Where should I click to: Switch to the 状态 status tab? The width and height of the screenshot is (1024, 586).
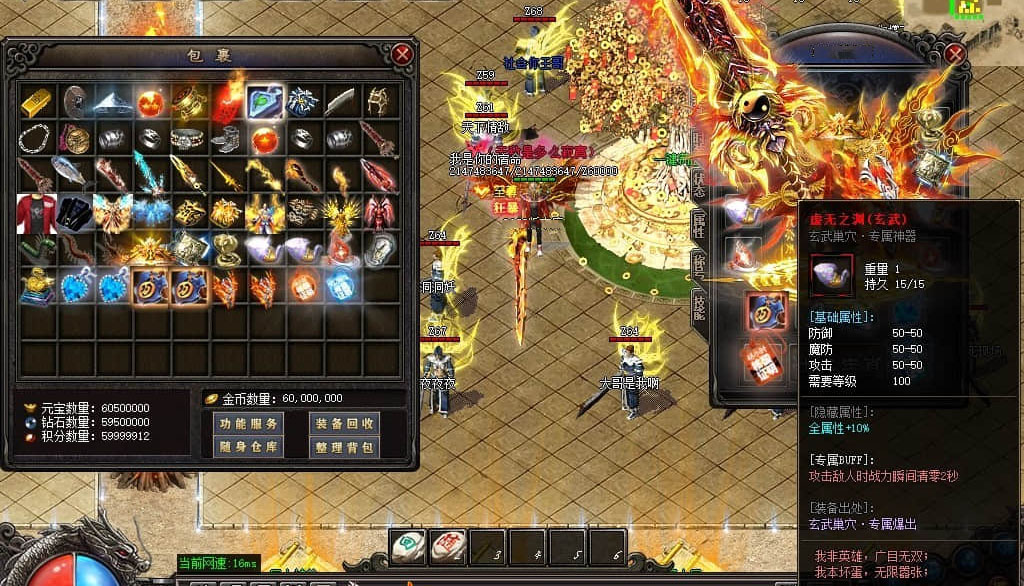coord(699,182)
